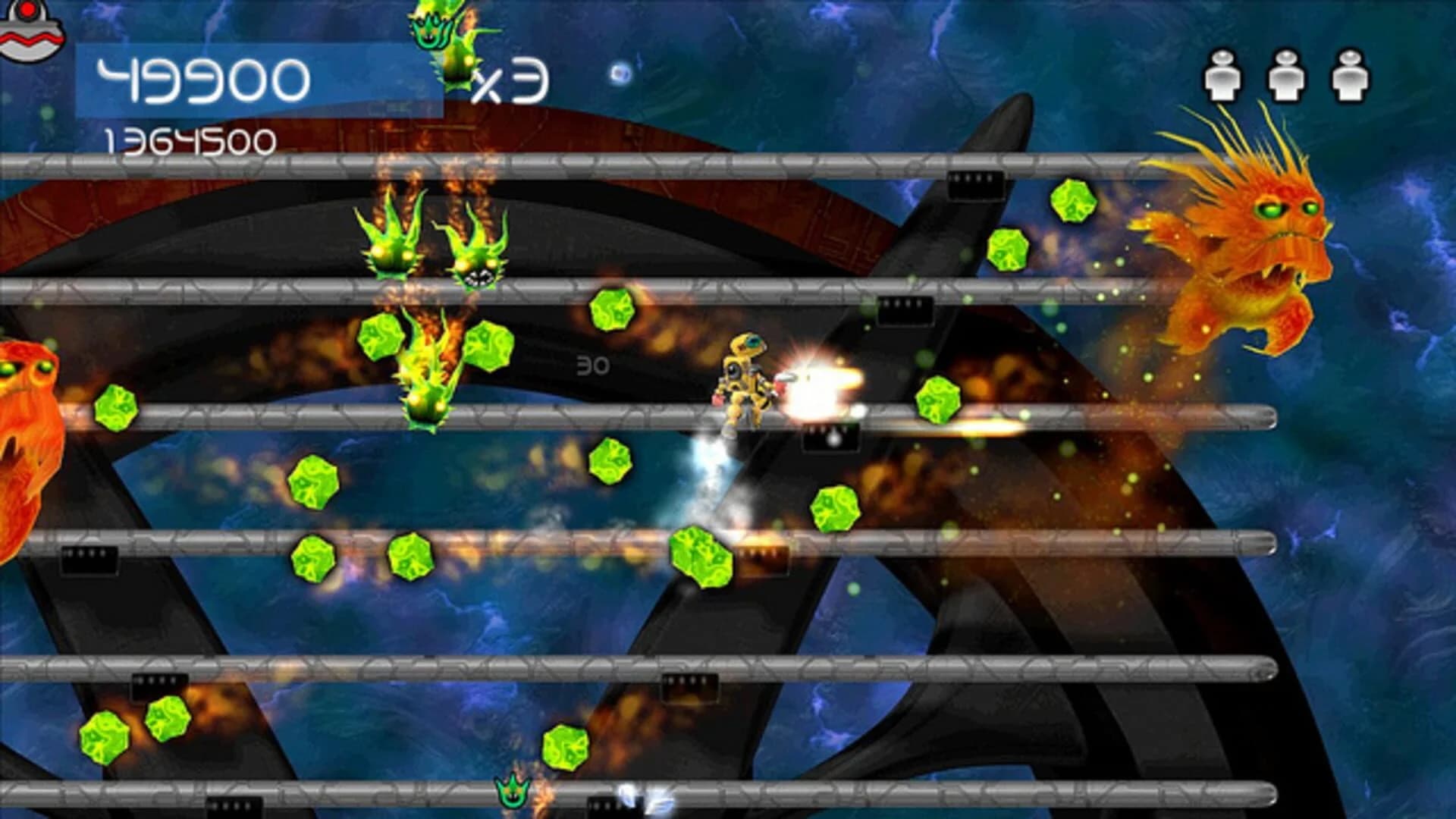Click the x3 multiplier indicator
The image size is (1456, 819).
512,83
